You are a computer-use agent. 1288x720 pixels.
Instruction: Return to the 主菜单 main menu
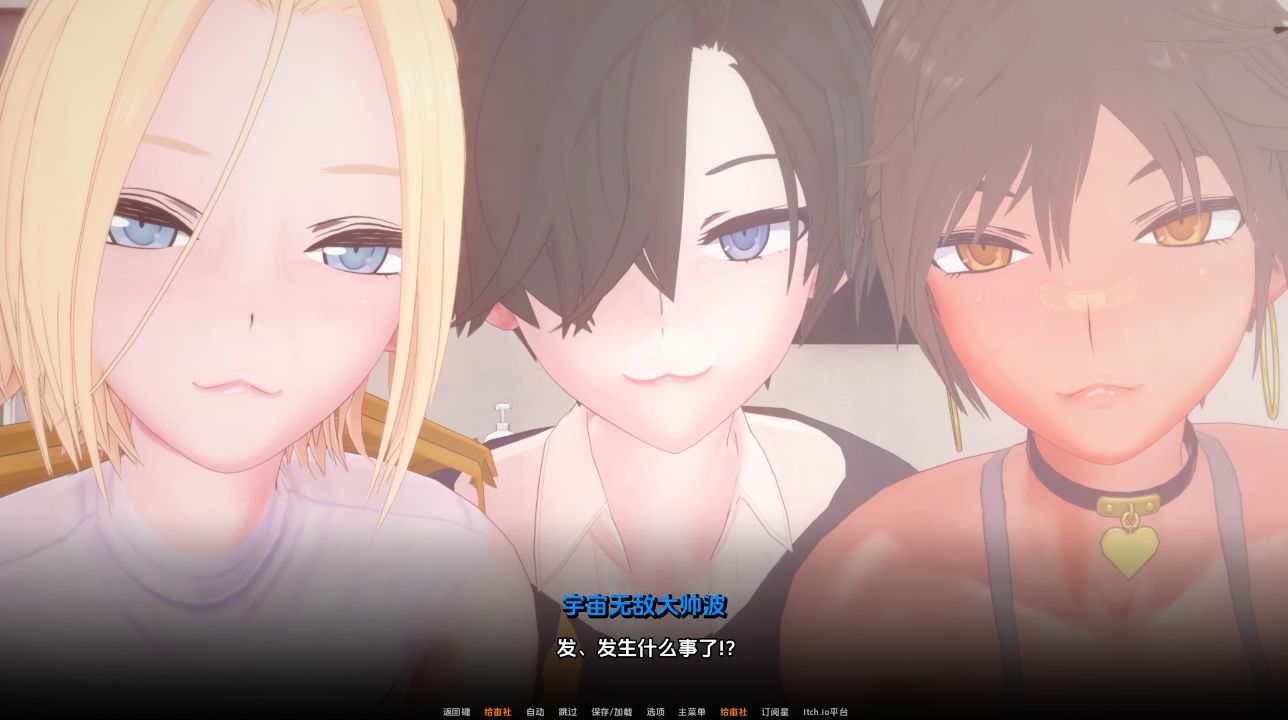tap(692, 713)
